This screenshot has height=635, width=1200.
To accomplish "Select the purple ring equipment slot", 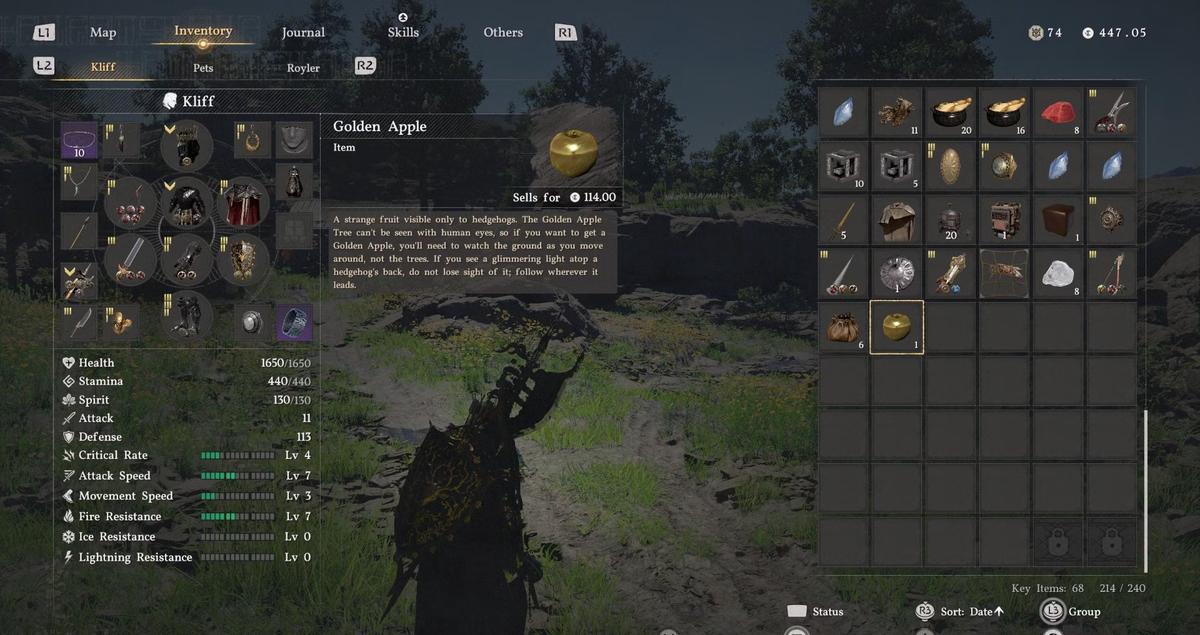I will pyautogui.click(x=294, y=322).
